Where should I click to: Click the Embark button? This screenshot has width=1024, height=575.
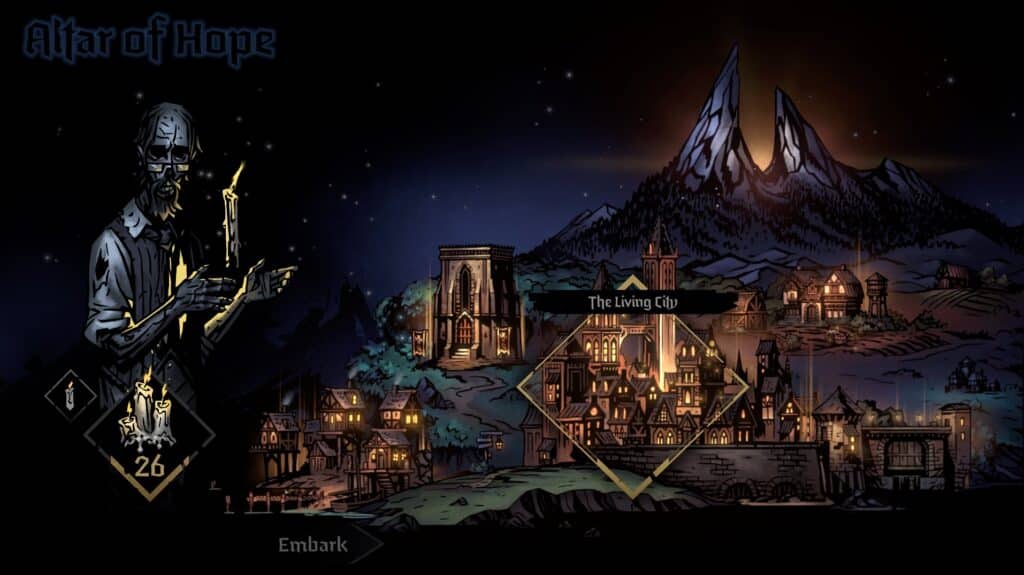point(313,545)
